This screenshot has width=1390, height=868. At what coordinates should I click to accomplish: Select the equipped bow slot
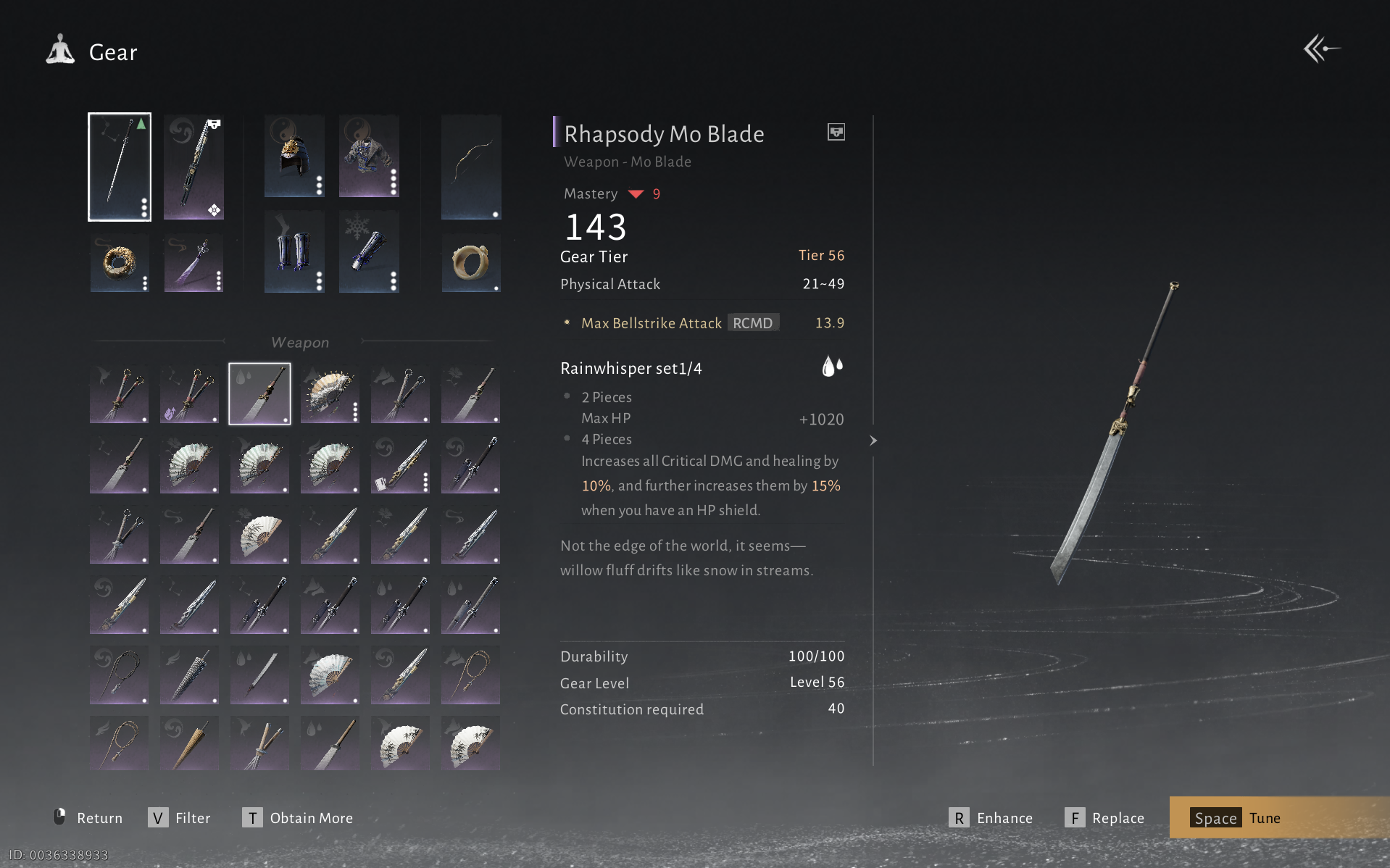tap(471, 167)
